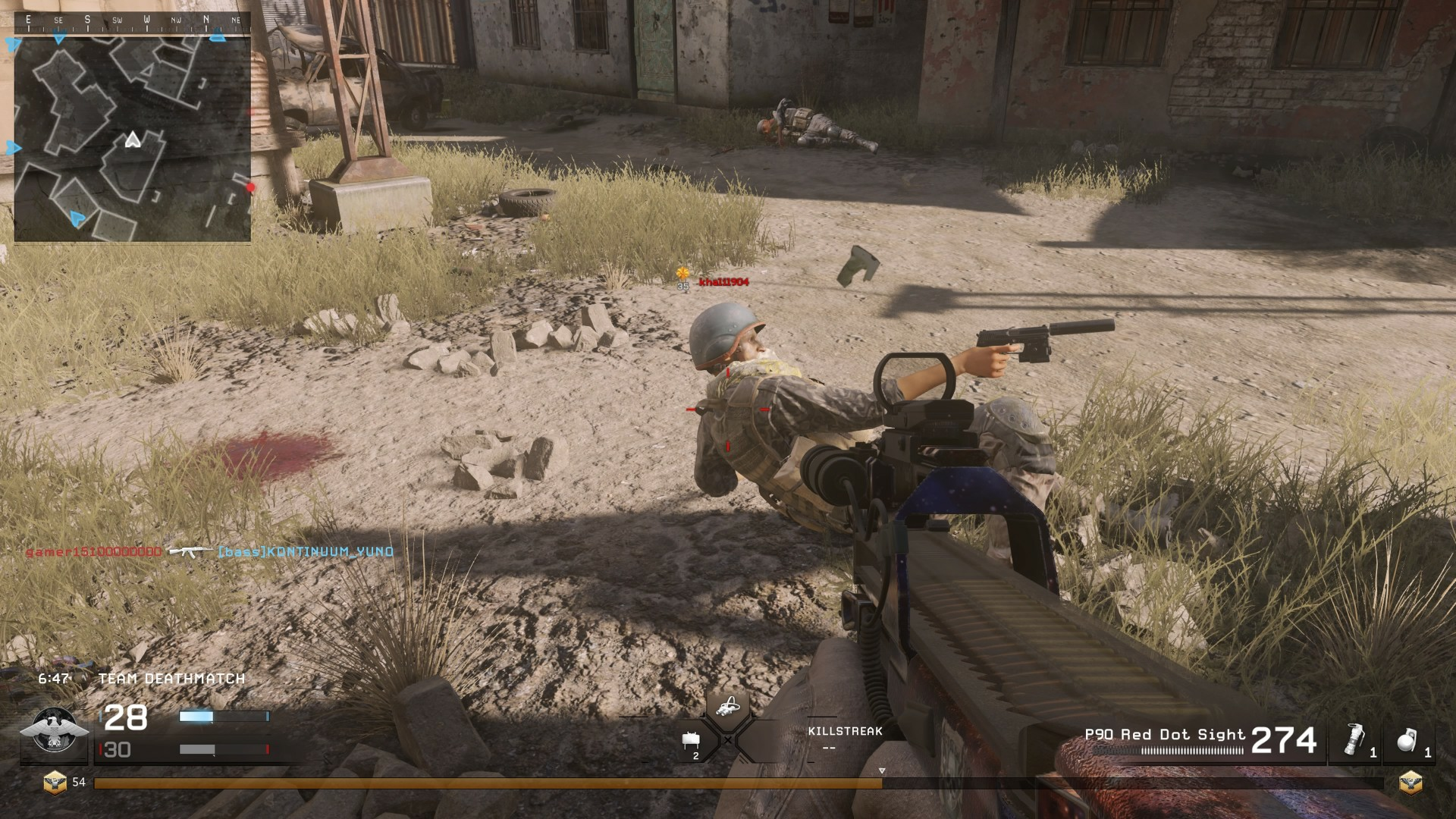
Task: Toggle the friendly player arrow on the minimap
Action: [134, 138]
